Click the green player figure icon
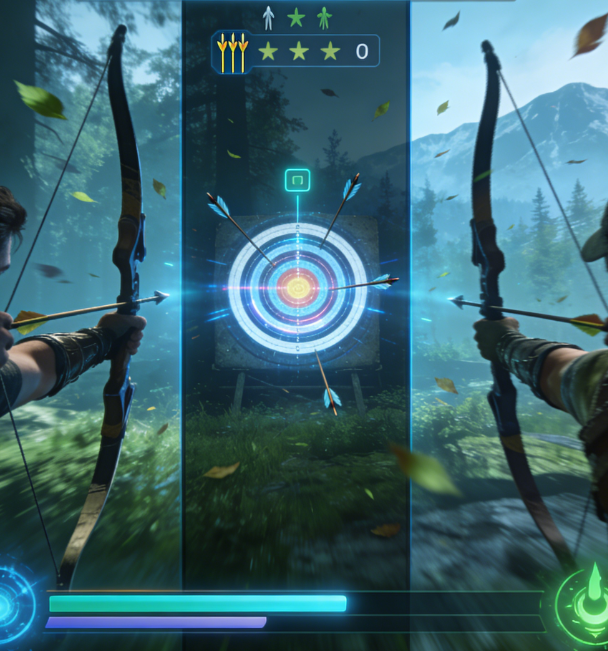The width and height of the screenshot is (608, 651). point(323,17)
